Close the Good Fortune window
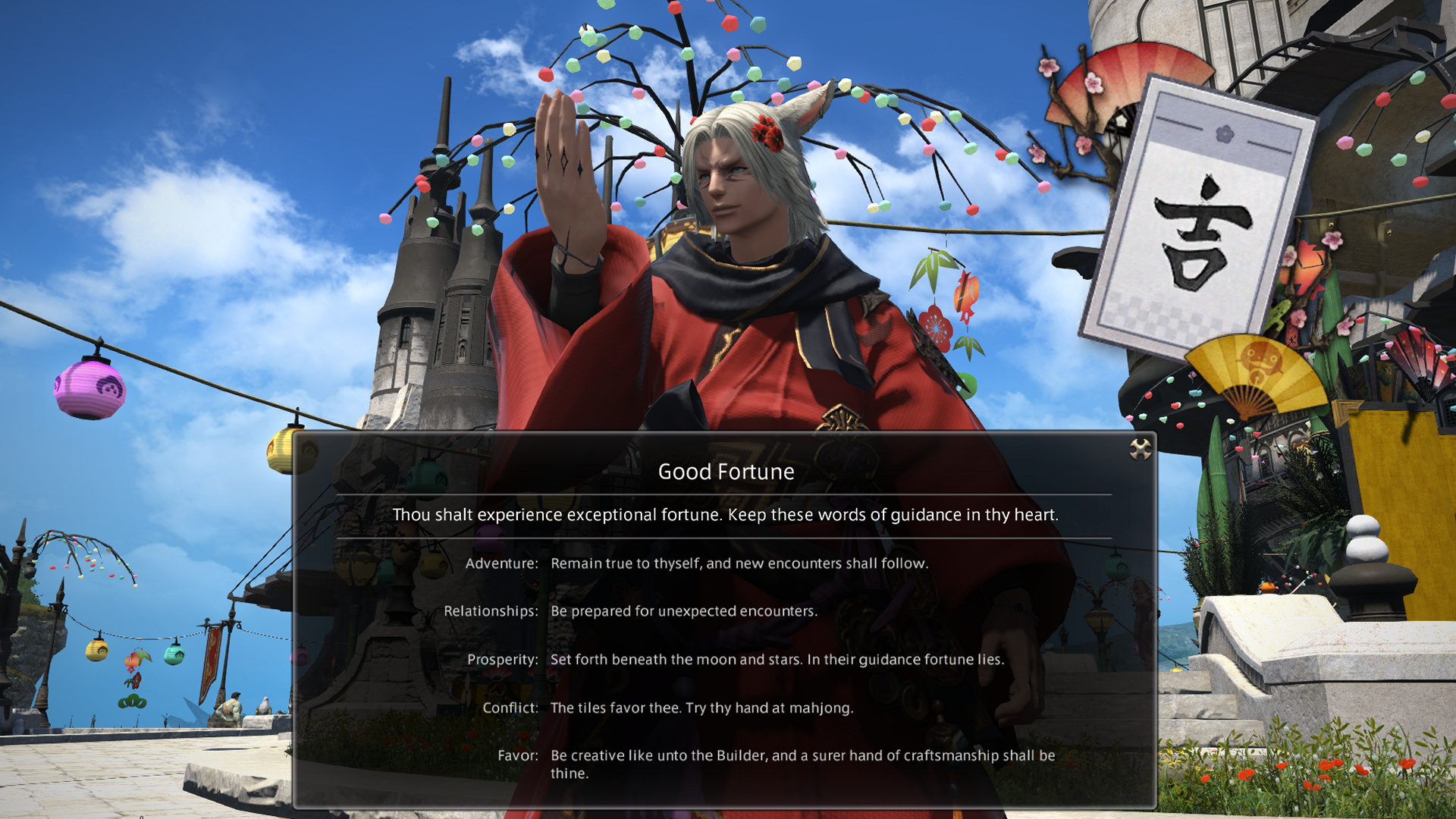This screenshot has height=819, width=1456. [x=1140, y=449]
